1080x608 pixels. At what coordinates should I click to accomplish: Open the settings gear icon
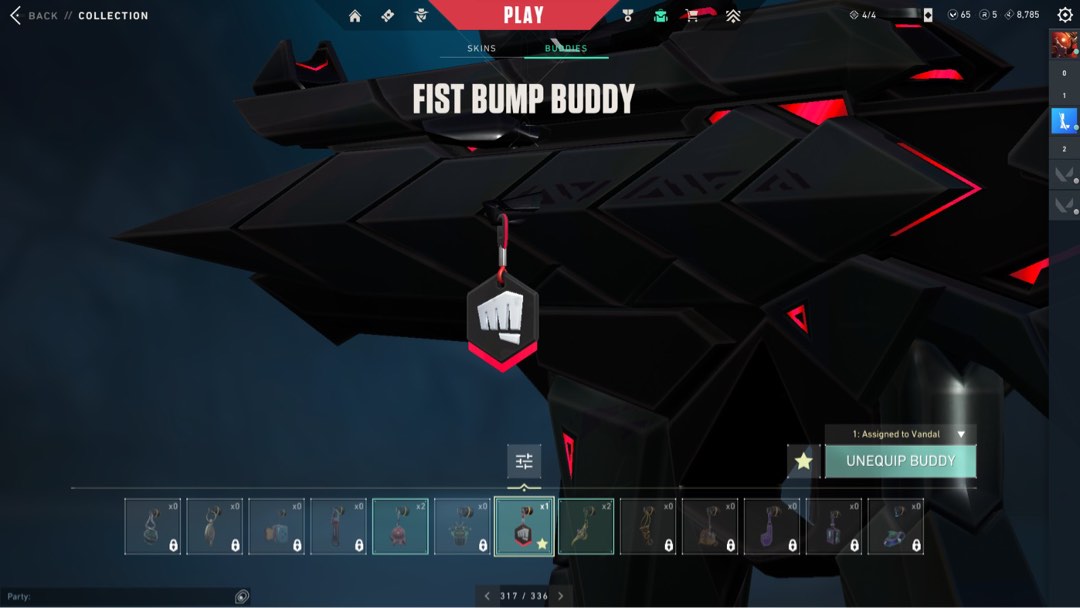click(1064, 15)
